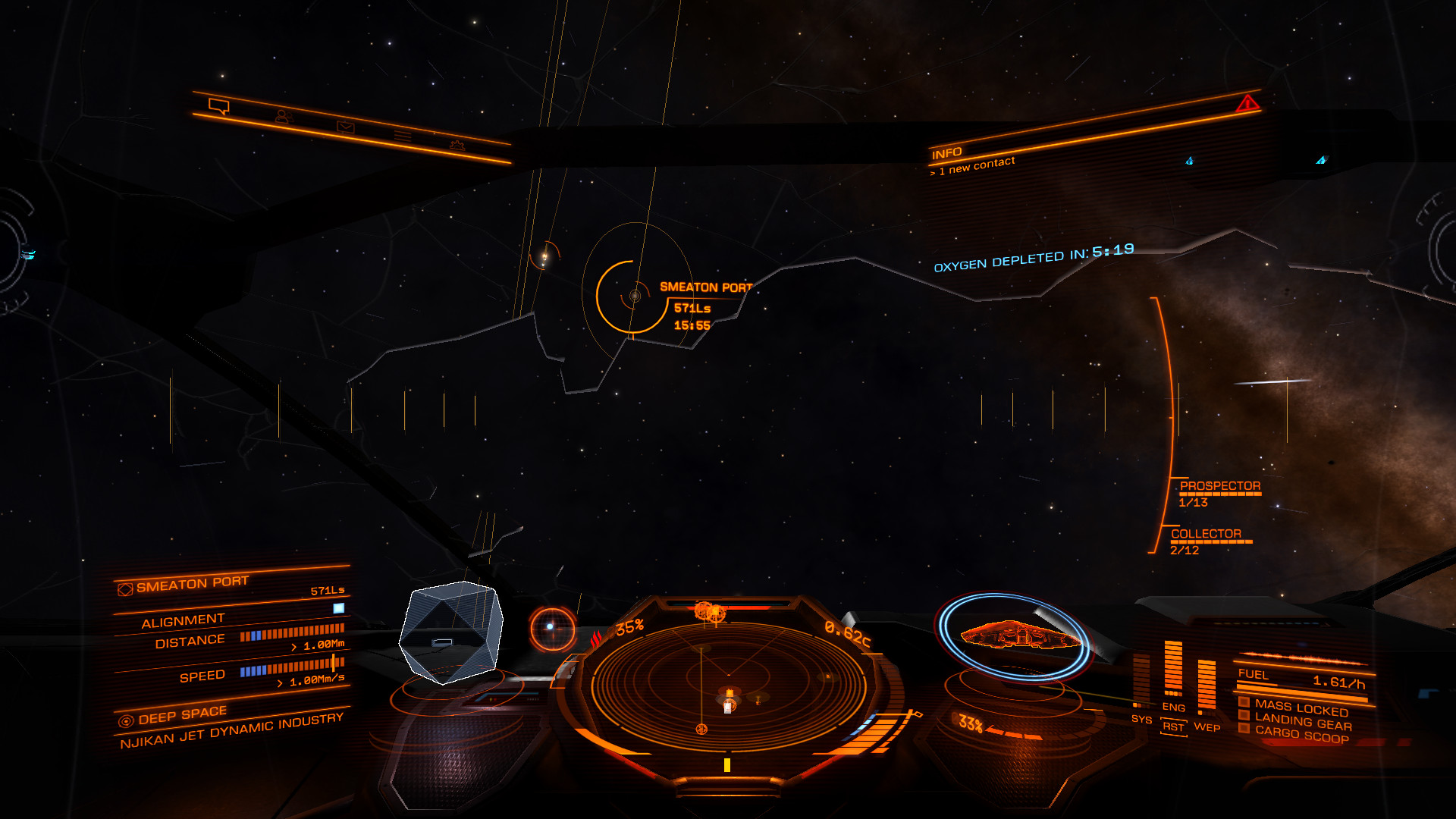Screen dimensions: 1456x819
Task: Select the Smeaton Port target marker
Action: [635, 296]
